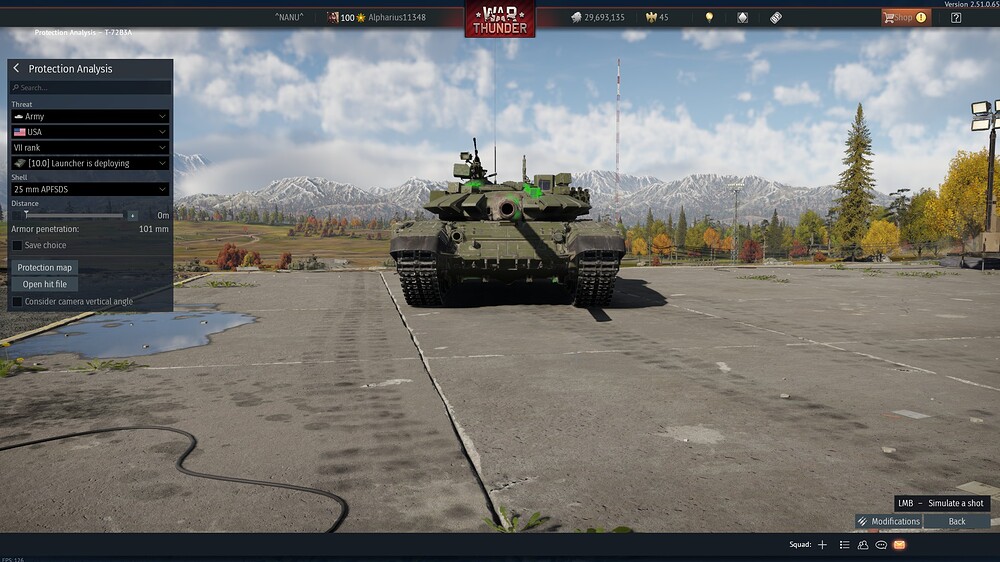1000x562 pixels.
Task: Open the Modifications screen
Action: pyautogui.click(x=889, y=521)
